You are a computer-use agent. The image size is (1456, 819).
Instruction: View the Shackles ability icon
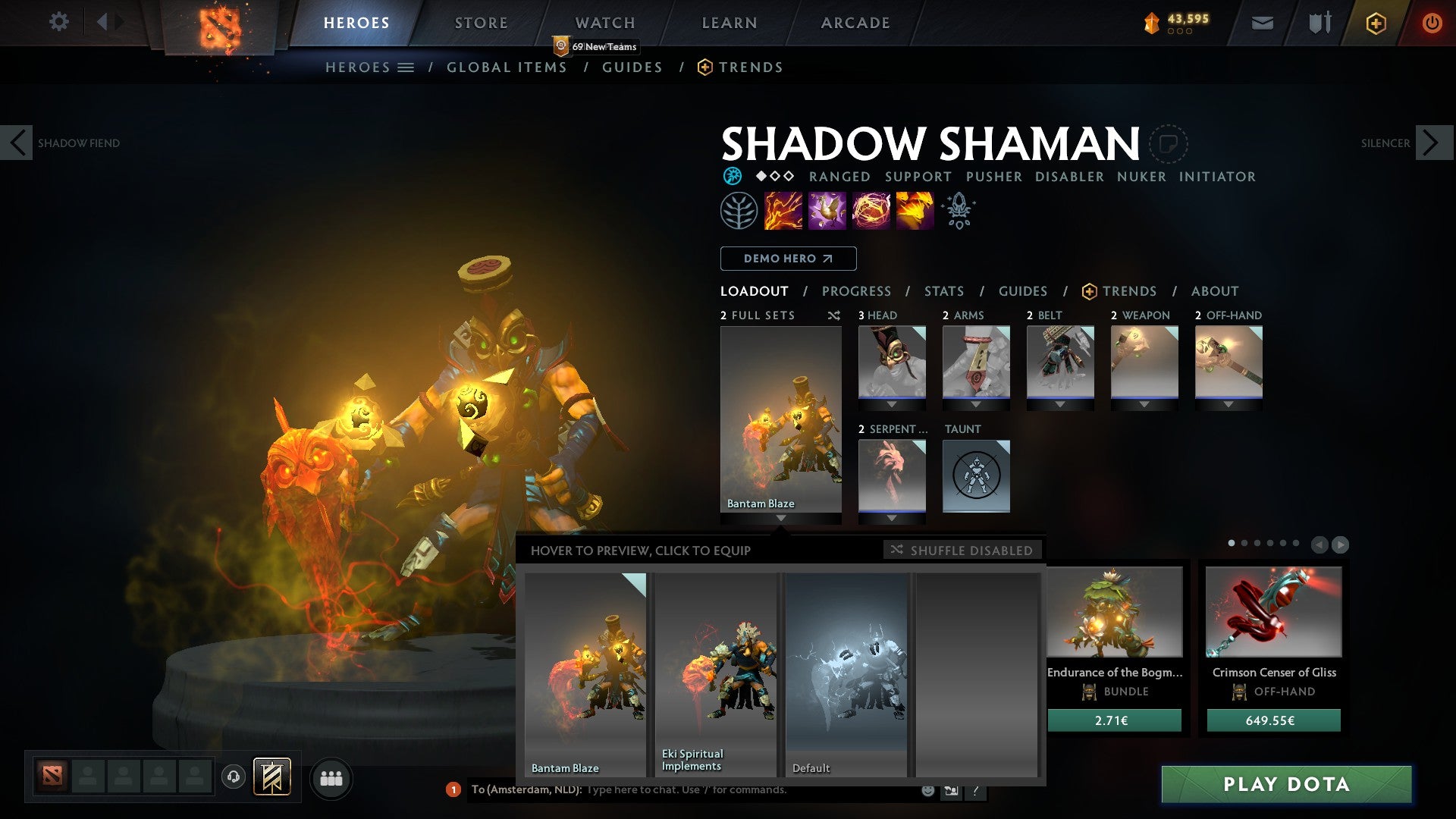871,210
